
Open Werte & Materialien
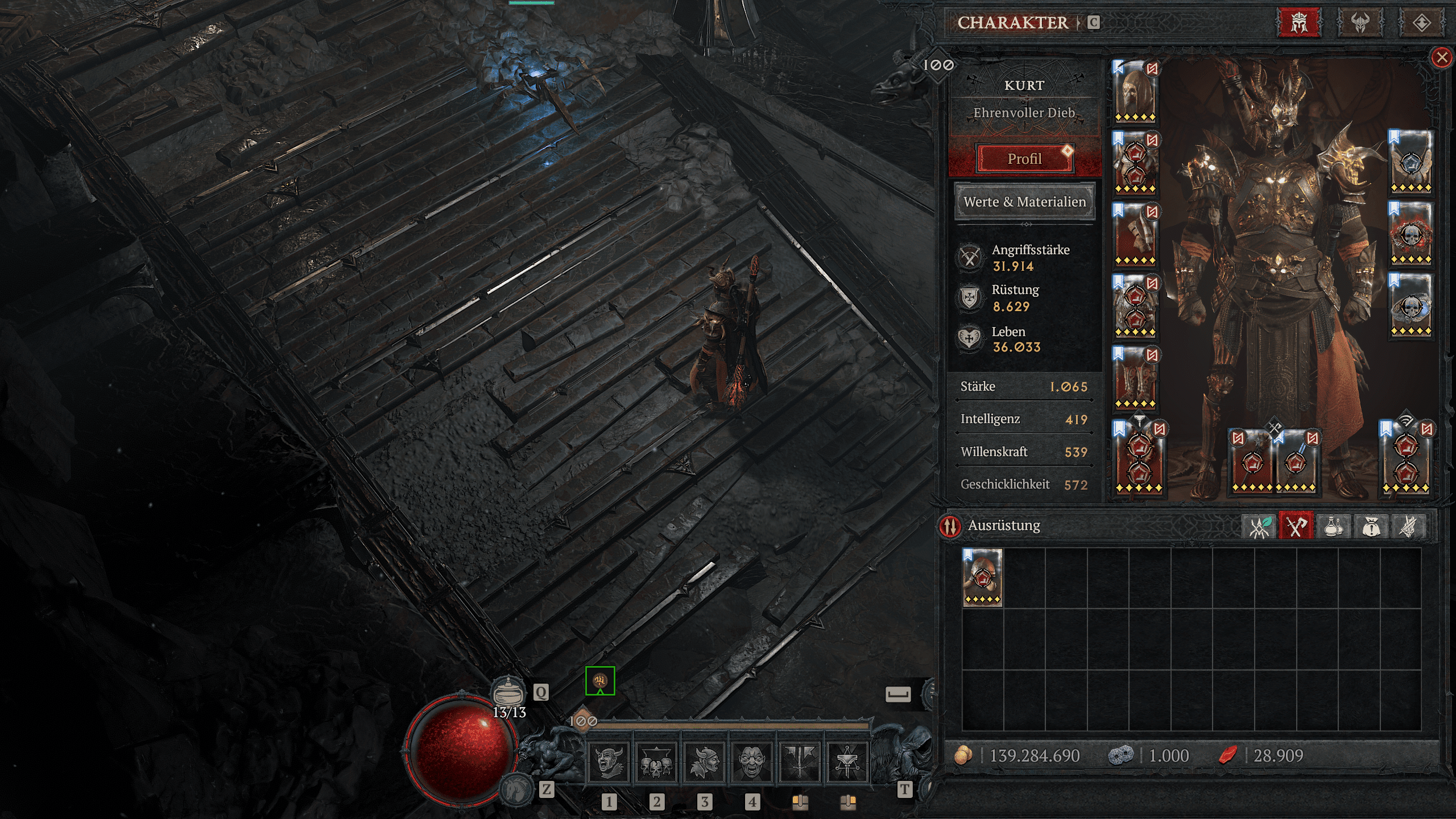(x=1024, y=202)
